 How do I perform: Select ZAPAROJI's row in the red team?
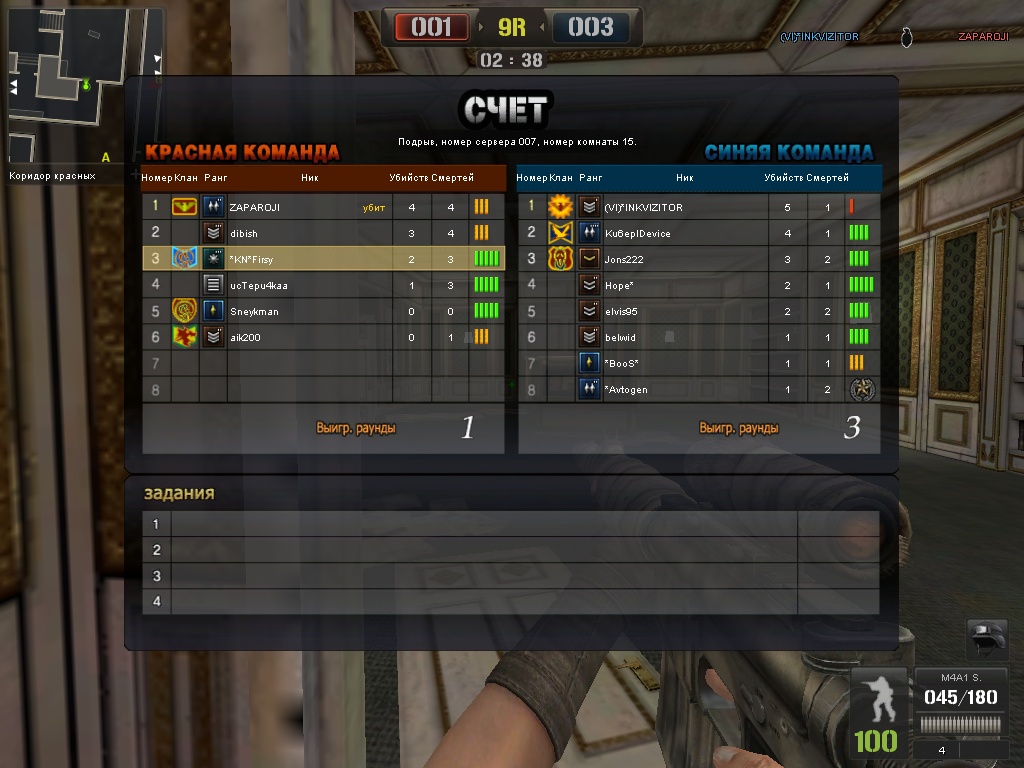pyautogui.click(x=322, y=207)
